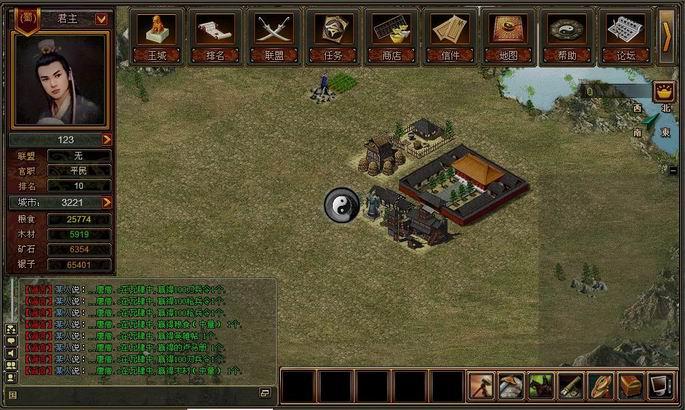Select the hammer build icon
Viewport: 685px width, 410px height.
pyautogui.click(x=483, y=386)
